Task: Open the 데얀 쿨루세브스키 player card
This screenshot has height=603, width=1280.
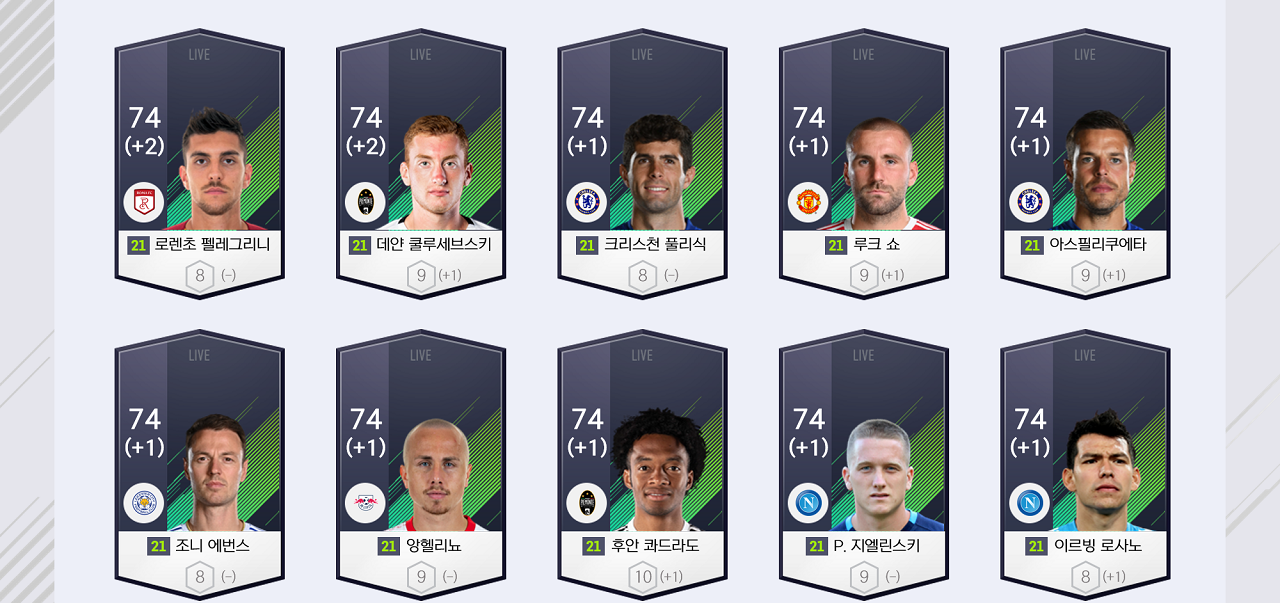Action: pos(421,165)
